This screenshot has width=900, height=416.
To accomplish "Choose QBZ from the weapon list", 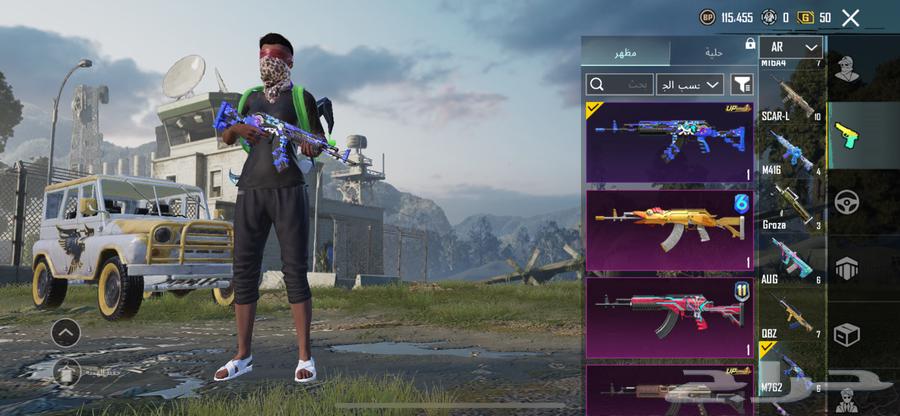I will 789,314.
